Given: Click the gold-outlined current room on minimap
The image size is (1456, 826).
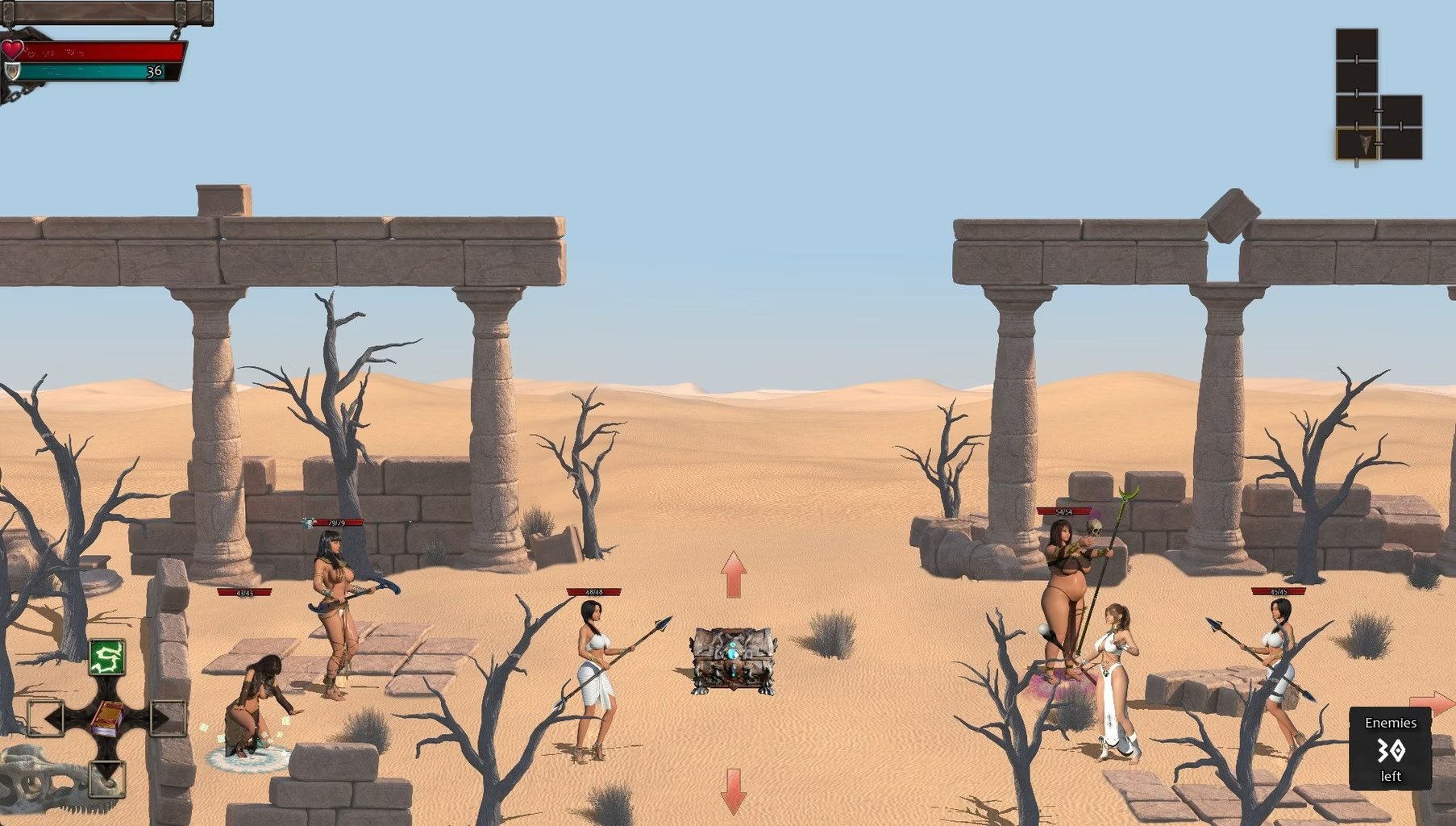Looking at the screenshot, I should click(x=1357, y=144).
